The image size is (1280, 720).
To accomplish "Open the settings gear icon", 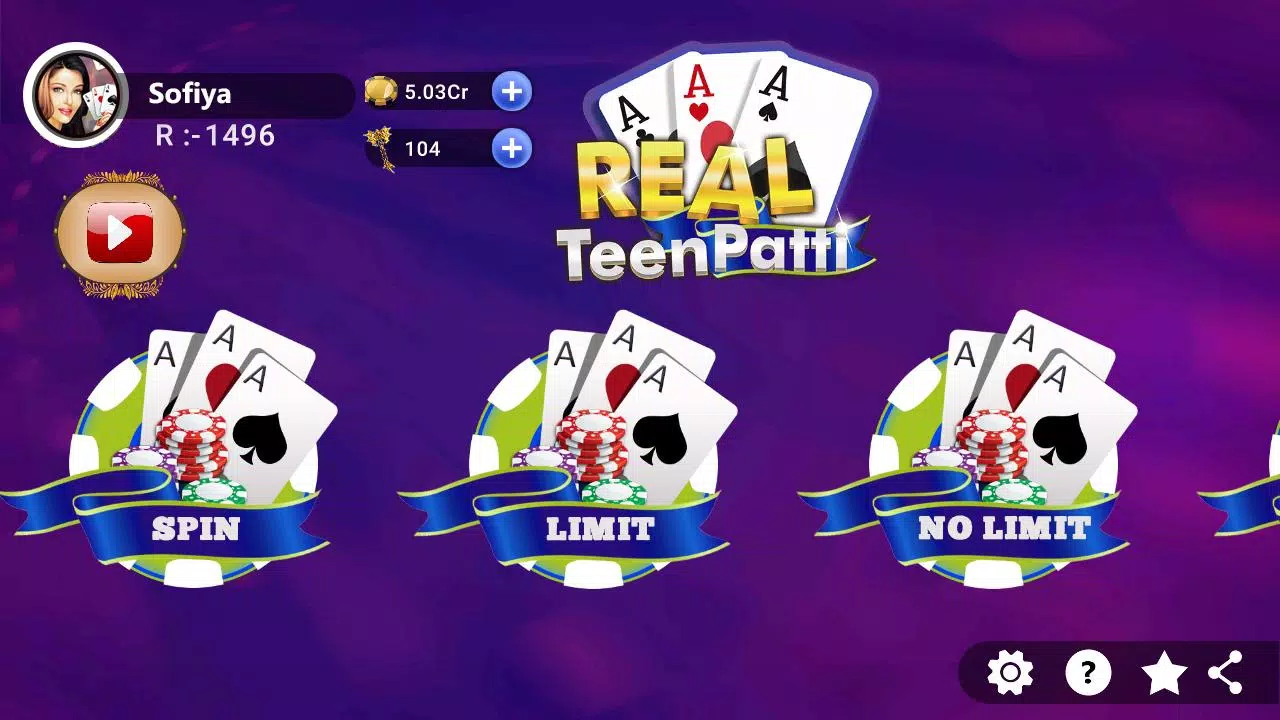I will 1011,672.
